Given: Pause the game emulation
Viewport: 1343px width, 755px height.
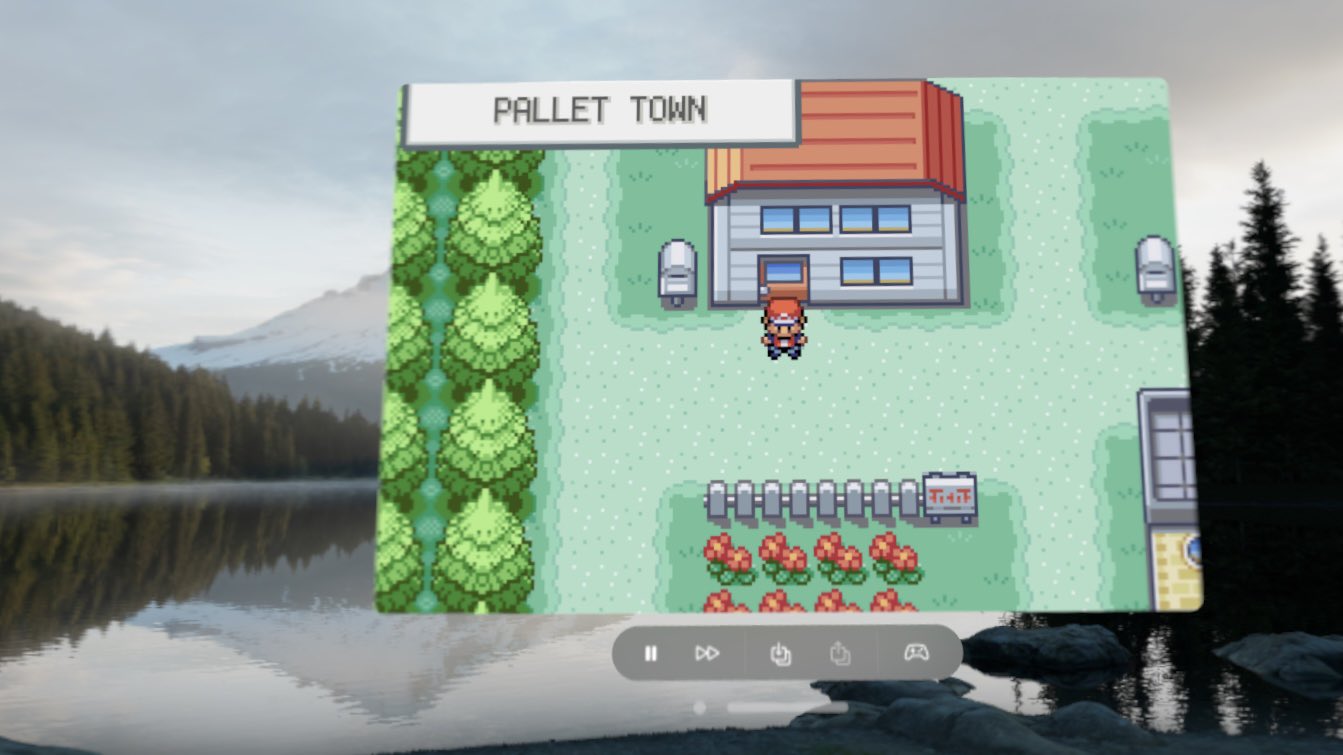Looking at the screenshot, I should (652, 652).
